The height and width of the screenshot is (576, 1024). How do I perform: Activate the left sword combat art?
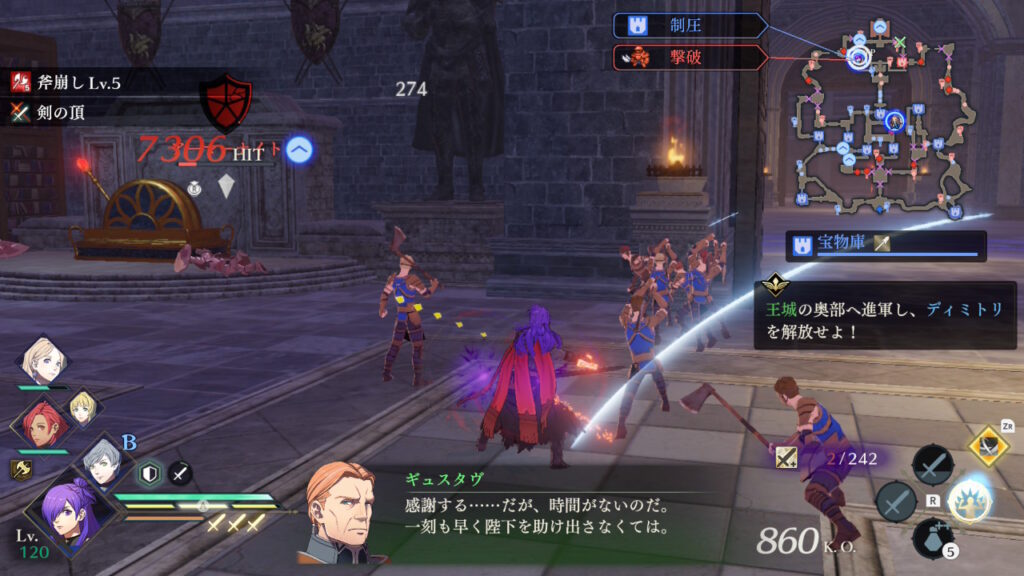coord(896,501)
